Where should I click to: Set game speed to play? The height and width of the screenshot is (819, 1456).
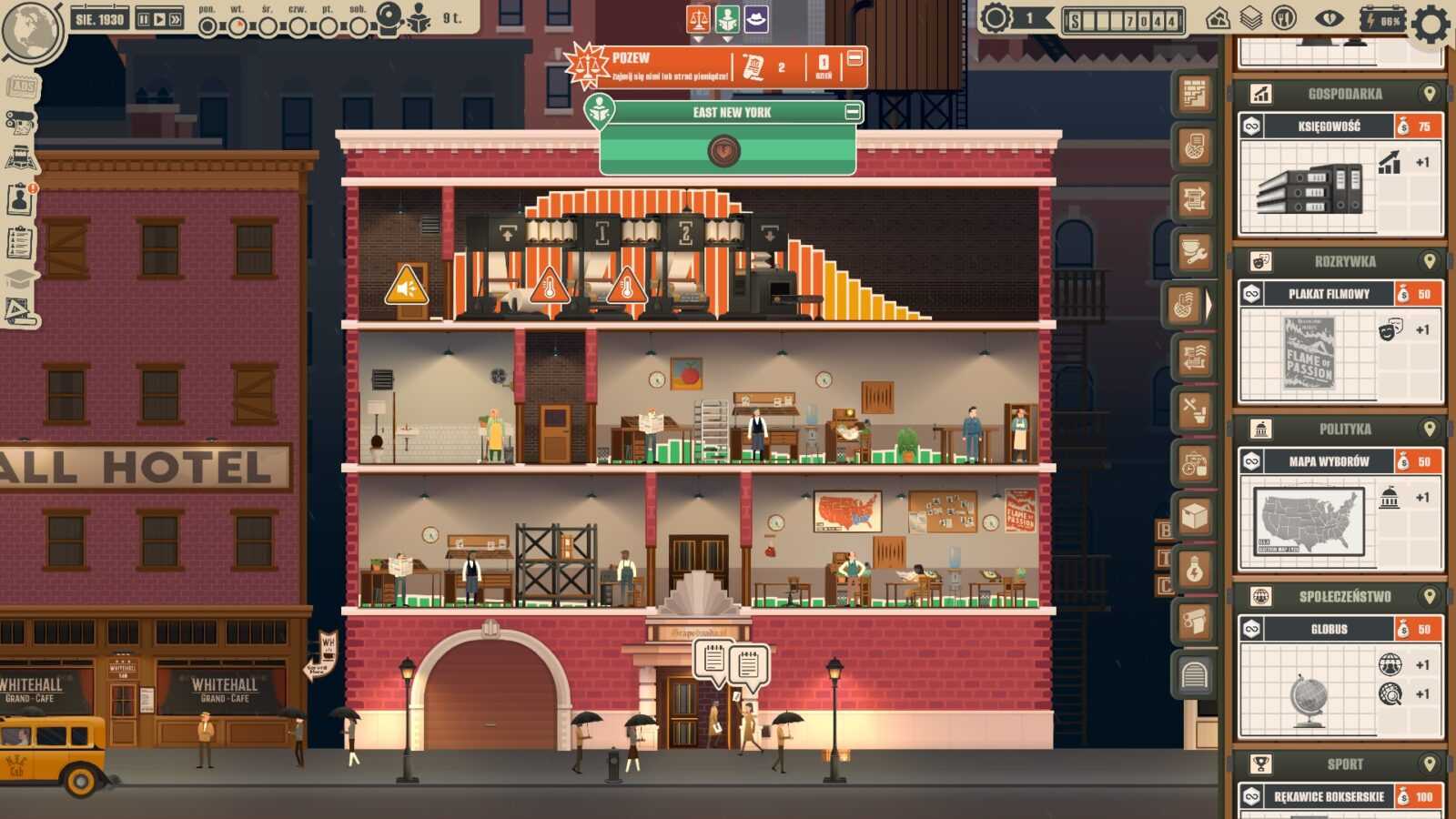coord(159,18)
